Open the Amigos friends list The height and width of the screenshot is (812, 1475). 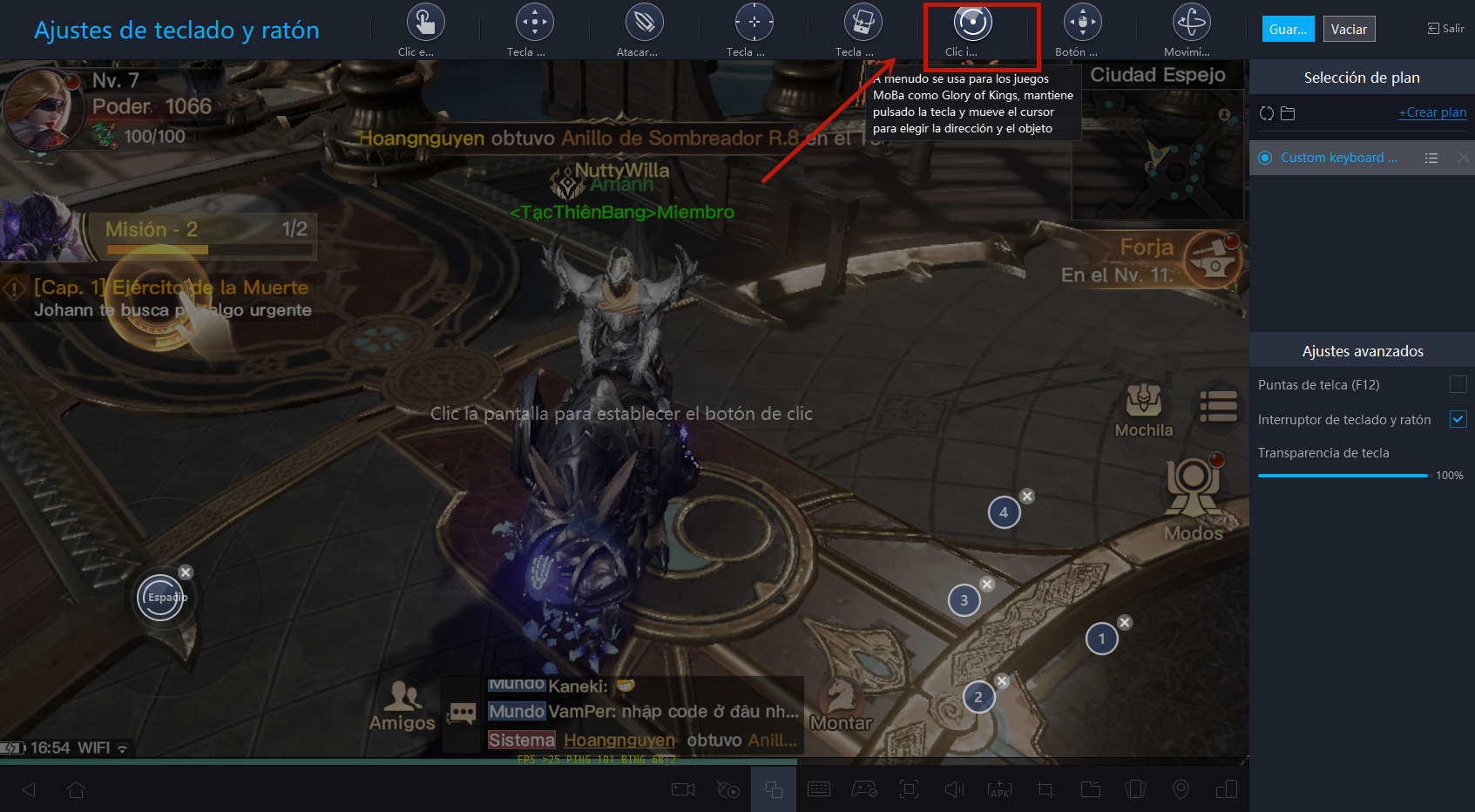click(x=403, y=706)
